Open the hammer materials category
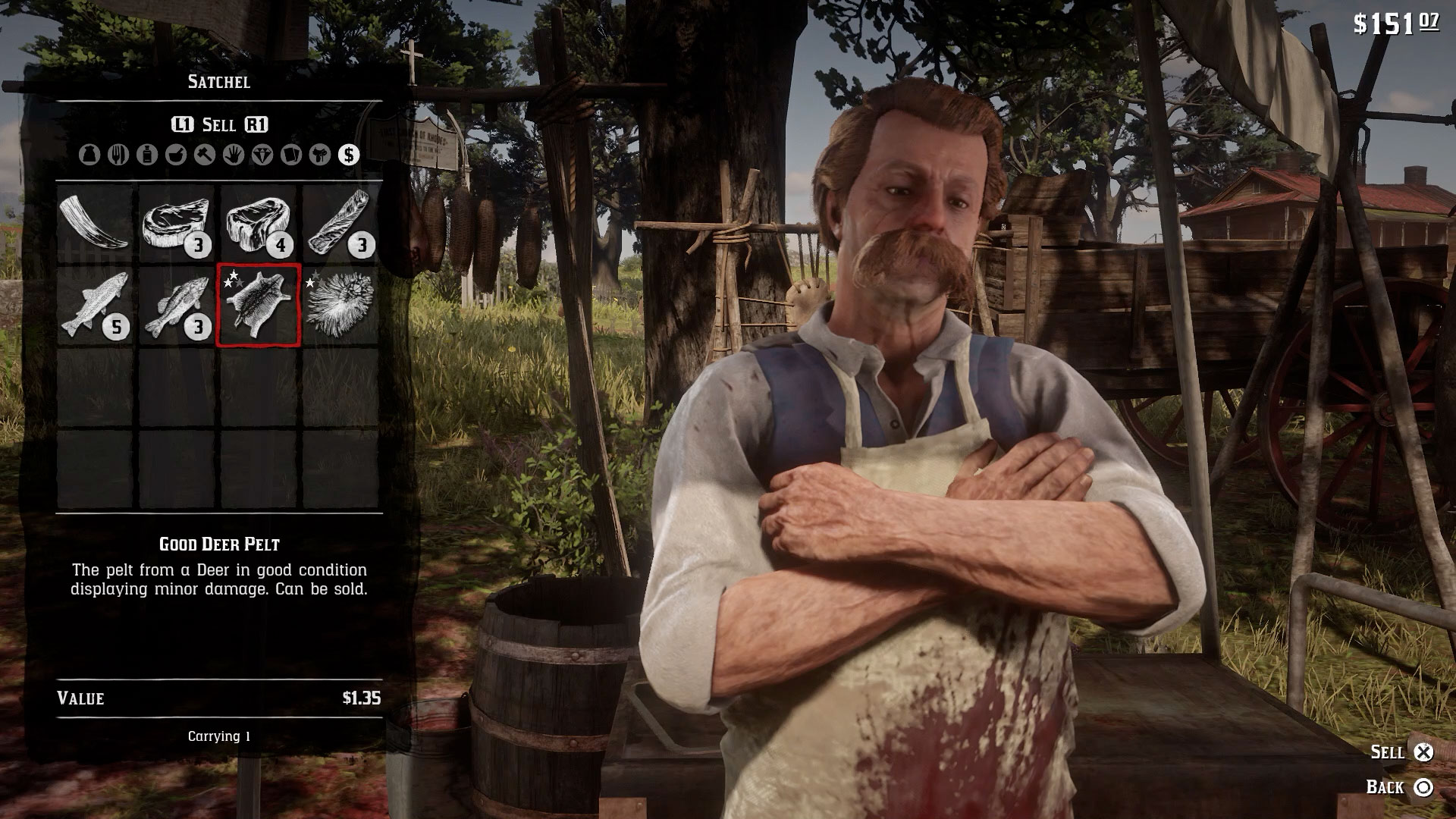This screenshot has width=1456, height=819. click(x=205, y=155)
